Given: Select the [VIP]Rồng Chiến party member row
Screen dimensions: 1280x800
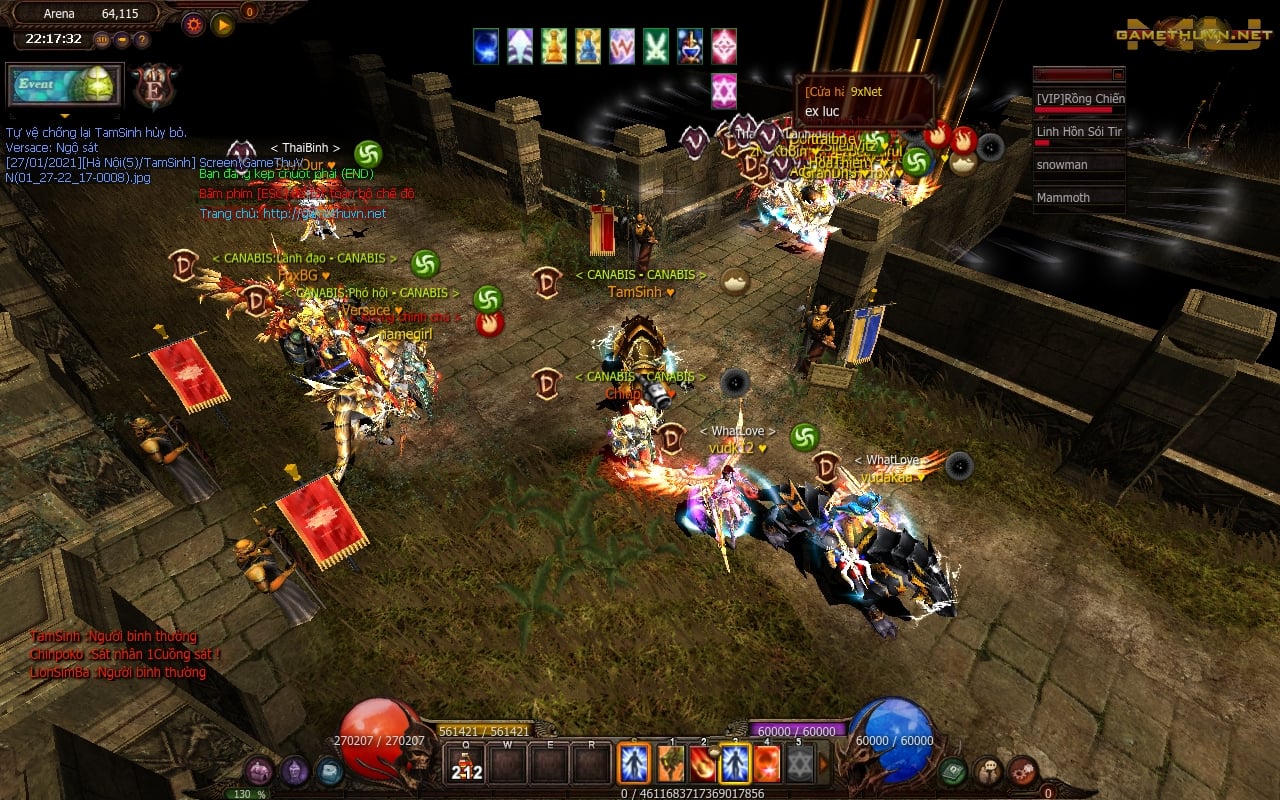Looking at the screenshot, I should coord(1079,99).
